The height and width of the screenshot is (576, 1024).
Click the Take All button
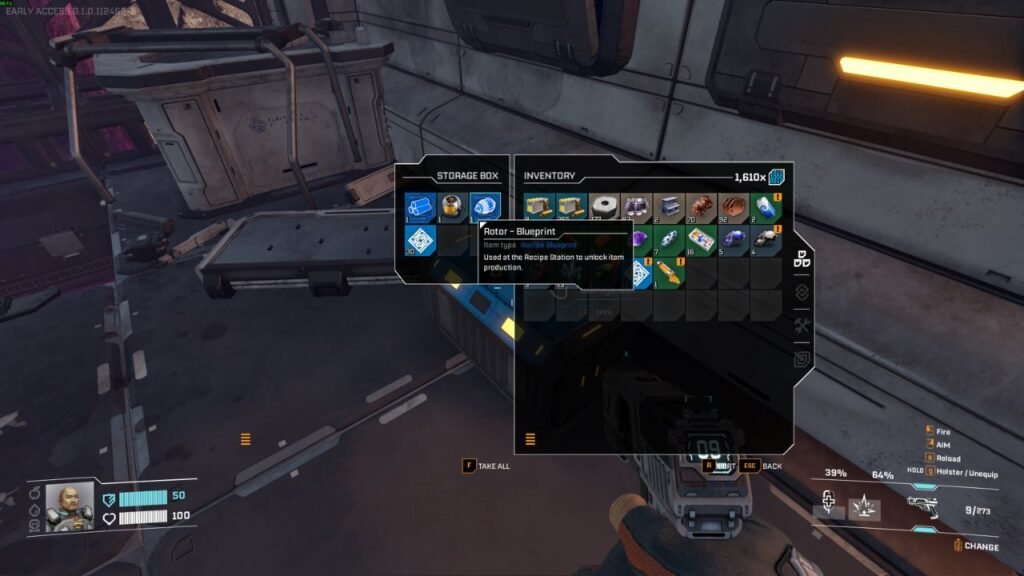pos(486,466)
